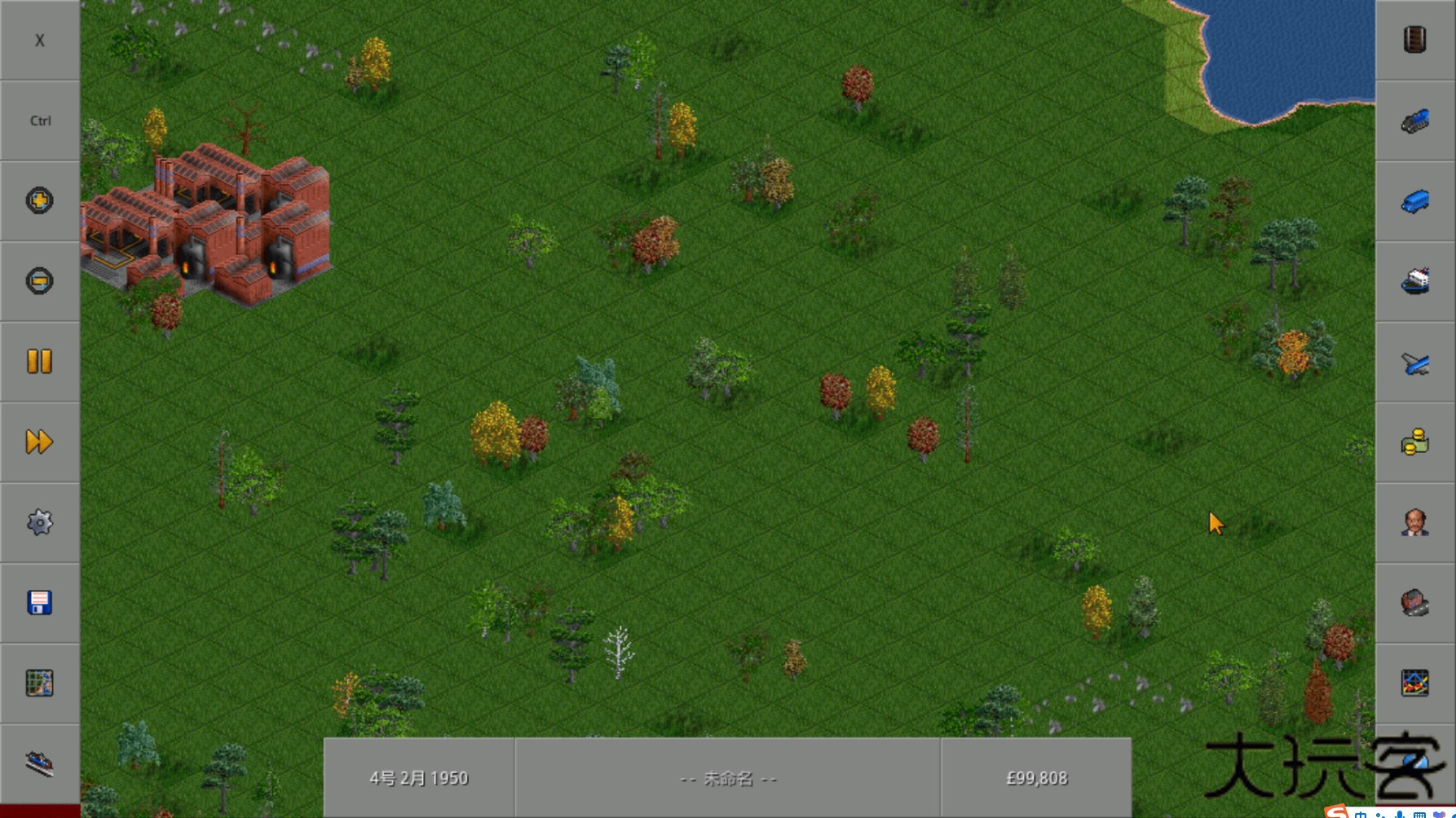Screen dimensions: 1456x818
Task: Open the ships list
Action: [x=1416, y=281]
